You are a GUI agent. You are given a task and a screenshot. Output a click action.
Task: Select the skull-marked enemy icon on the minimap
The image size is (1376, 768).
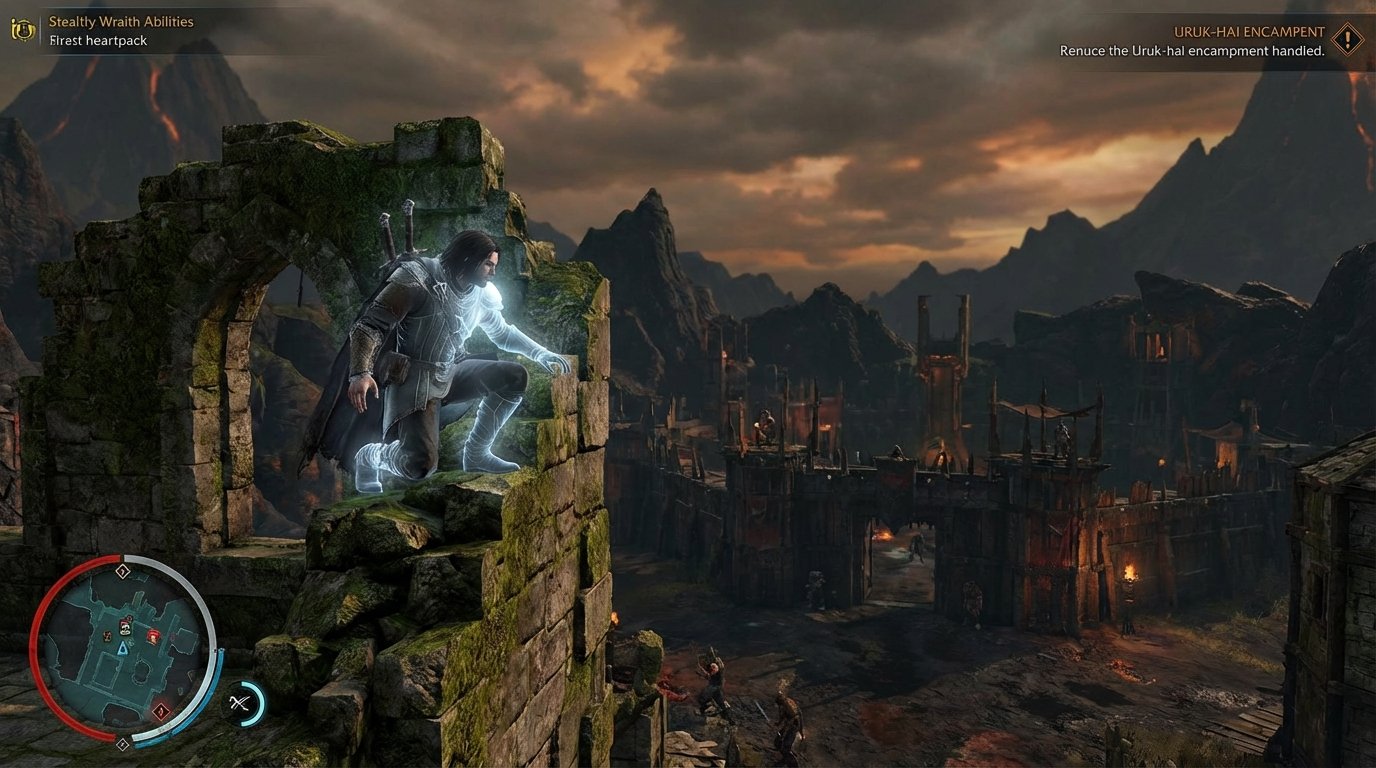click(125, 628)
